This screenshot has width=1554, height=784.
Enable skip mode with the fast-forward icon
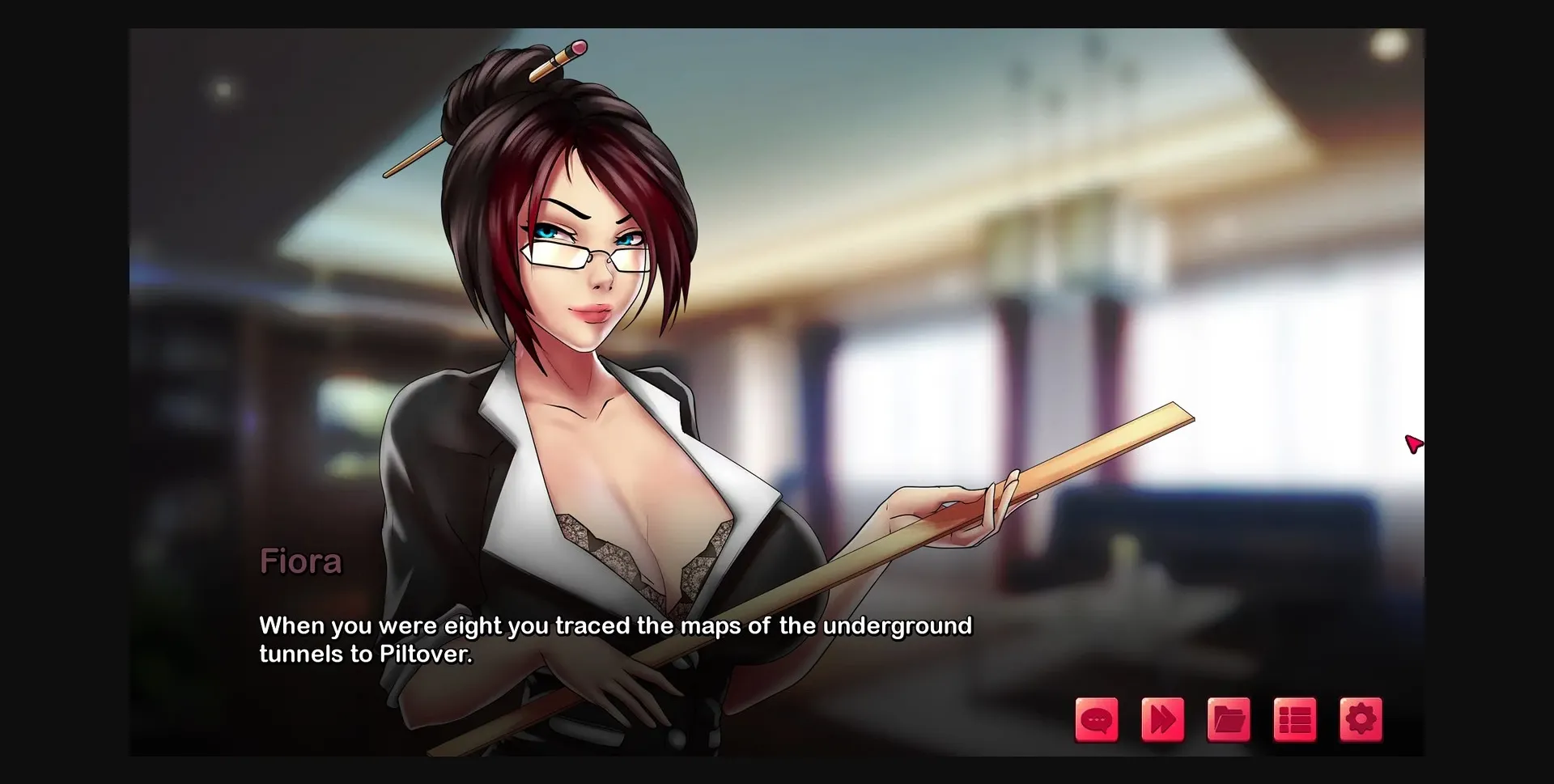[1163, 718]
